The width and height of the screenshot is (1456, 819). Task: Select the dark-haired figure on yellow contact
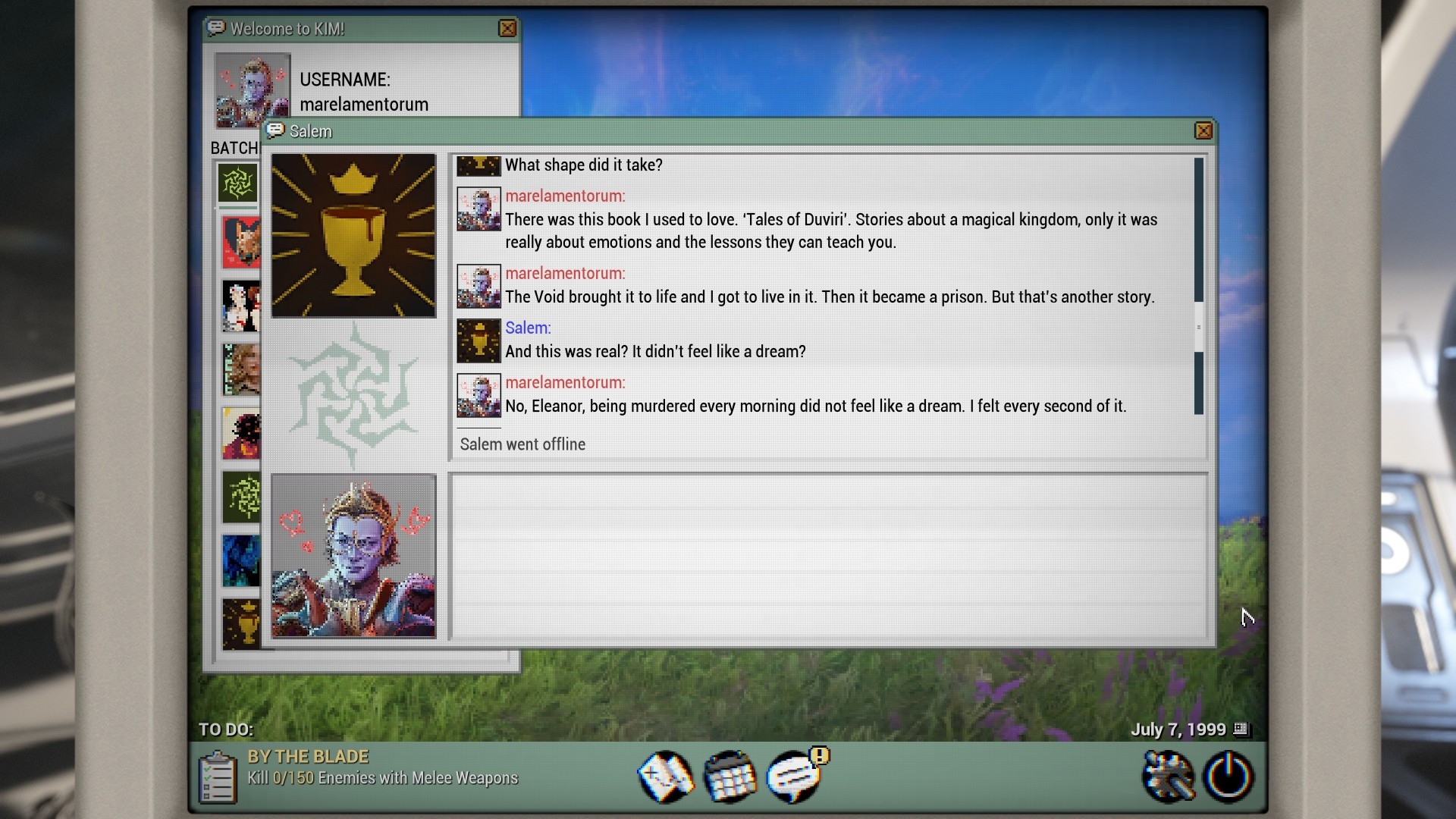coord(241,434)
